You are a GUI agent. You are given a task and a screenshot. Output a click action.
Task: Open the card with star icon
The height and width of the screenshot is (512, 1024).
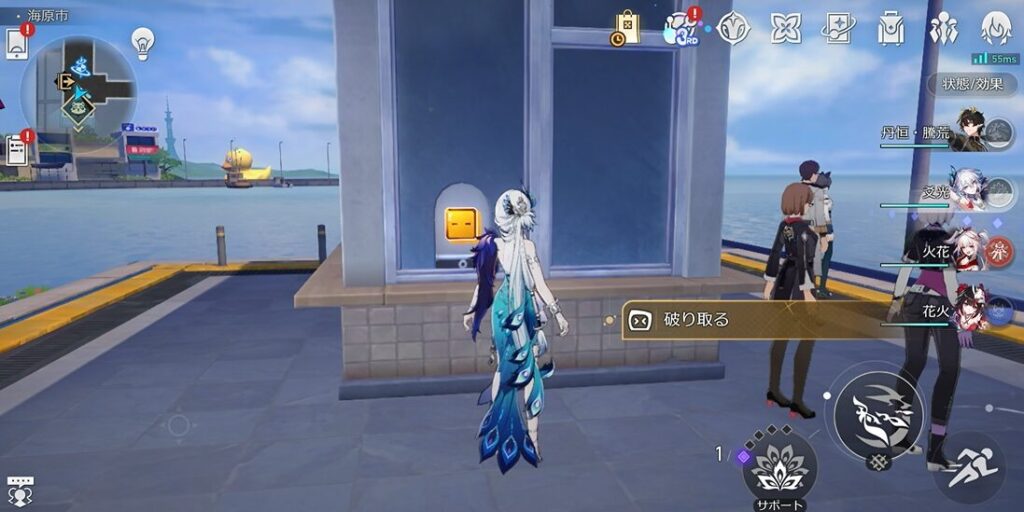click(x=838, y=28)
